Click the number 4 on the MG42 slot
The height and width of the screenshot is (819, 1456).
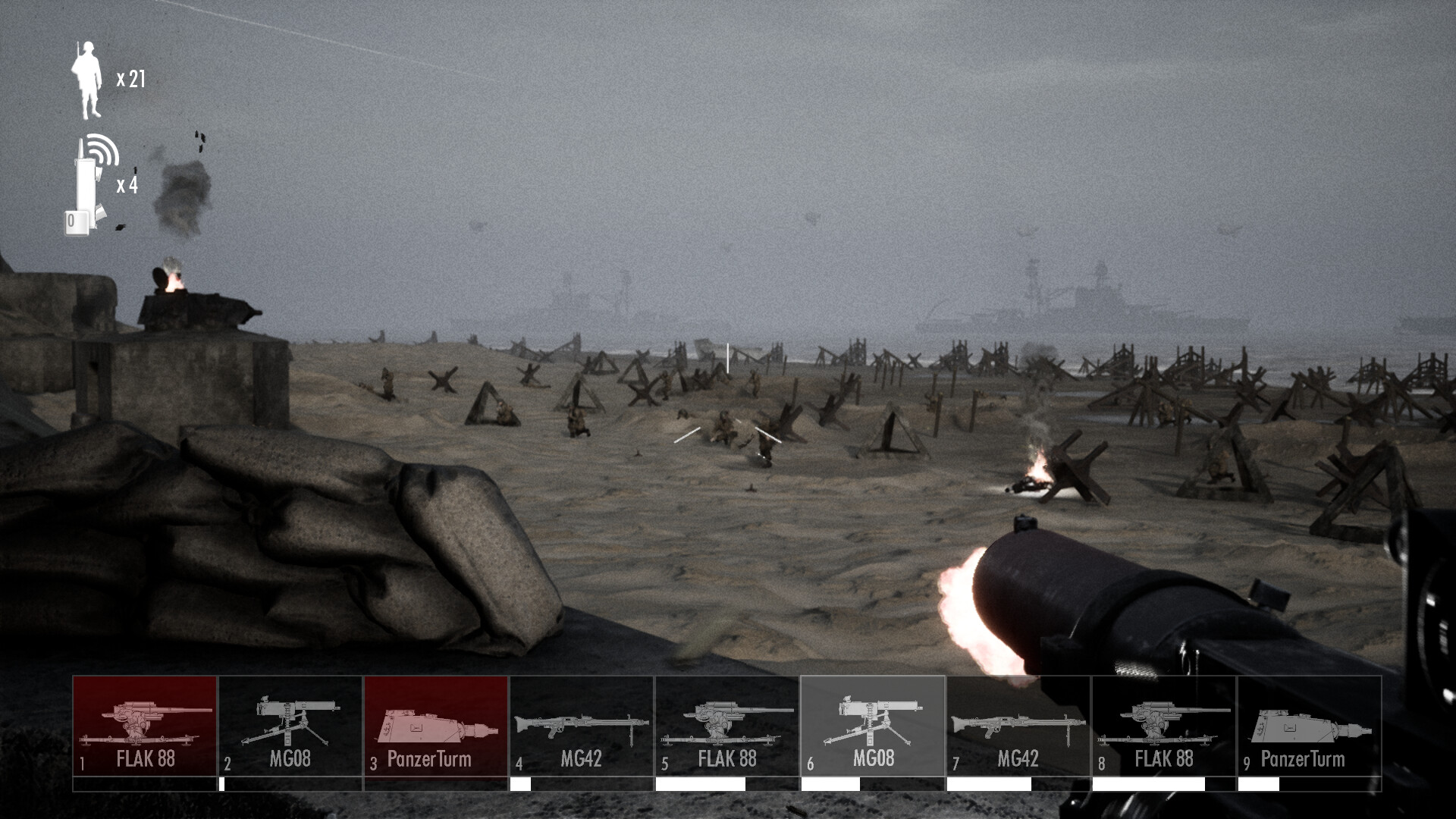coord(518,762)
